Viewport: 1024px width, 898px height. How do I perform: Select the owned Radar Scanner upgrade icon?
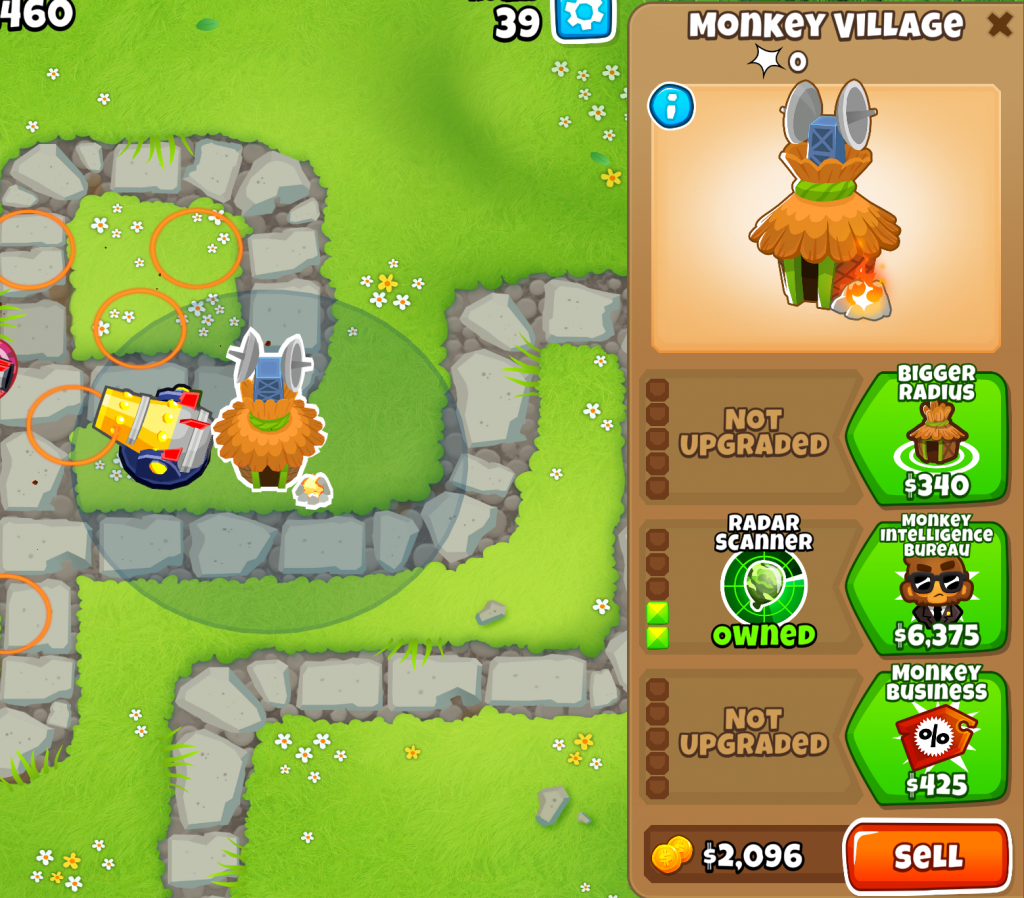pos(763,586)
